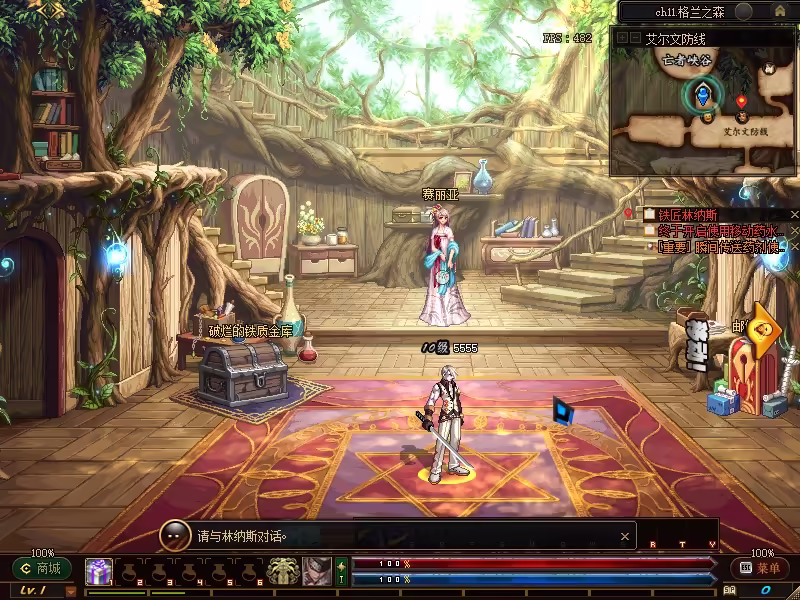Click the character portrait skill icon

(317, 571)
